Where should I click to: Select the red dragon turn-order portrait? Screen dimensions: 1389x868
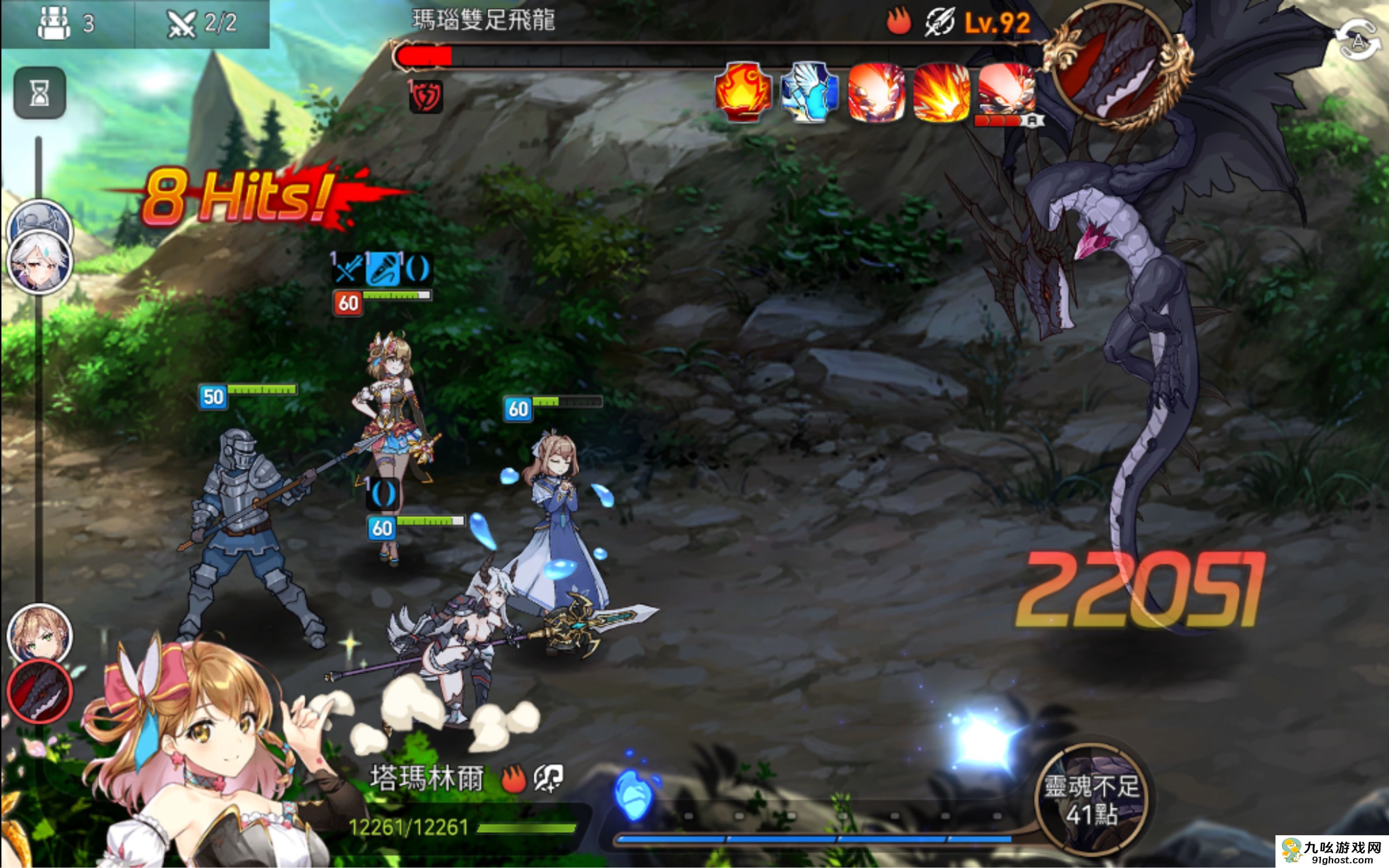[x=39, y=691]
